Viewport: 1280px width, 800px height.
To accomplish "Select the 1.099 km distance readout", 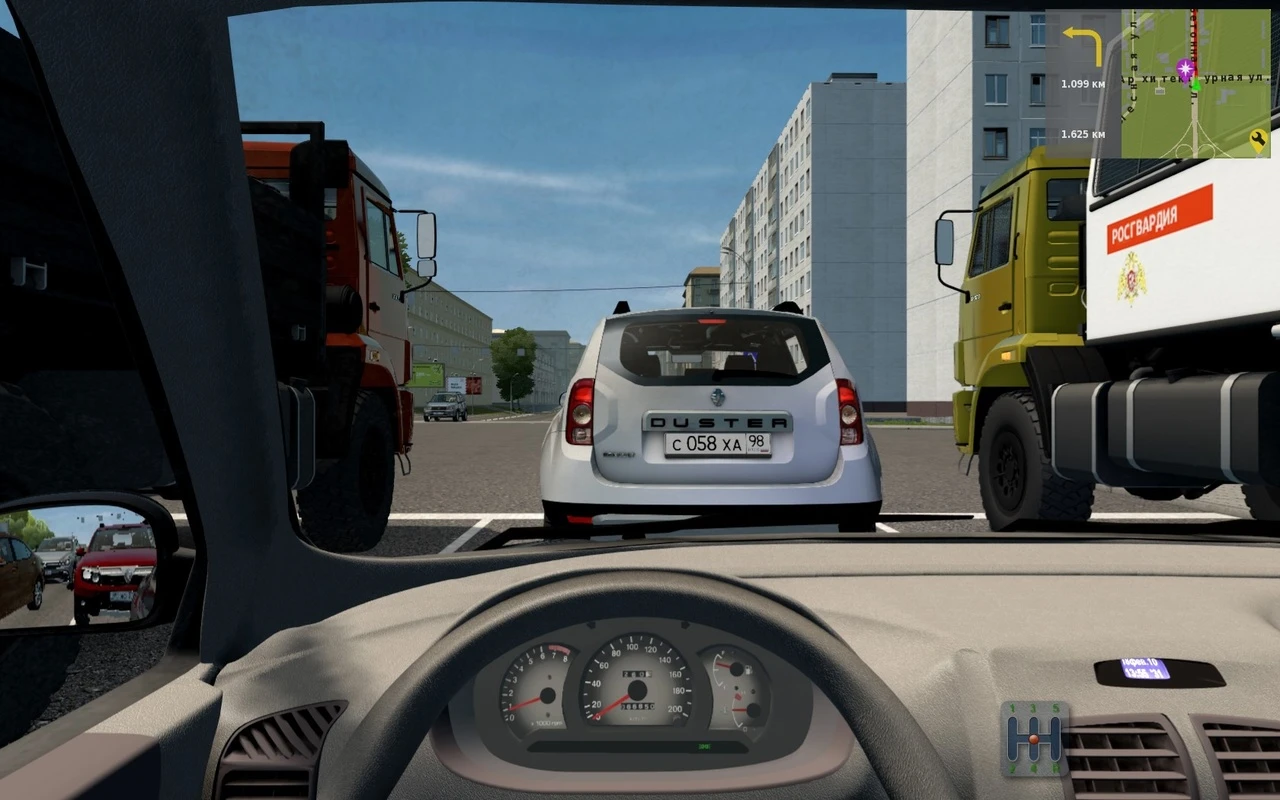I will point(1082,84).
